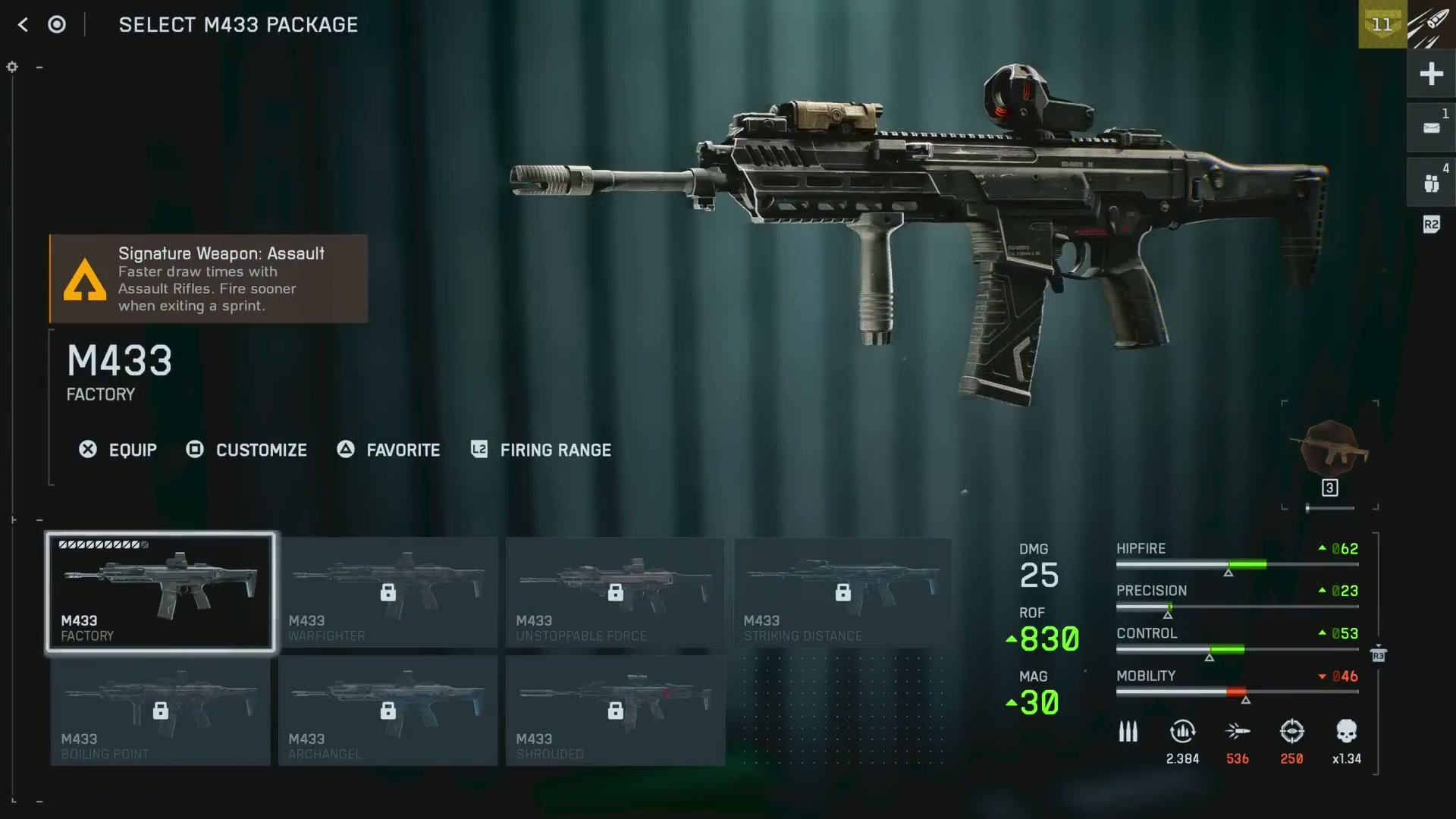Open the social friends icon showing 4

pyautogui.click(x=1431, y=182)
